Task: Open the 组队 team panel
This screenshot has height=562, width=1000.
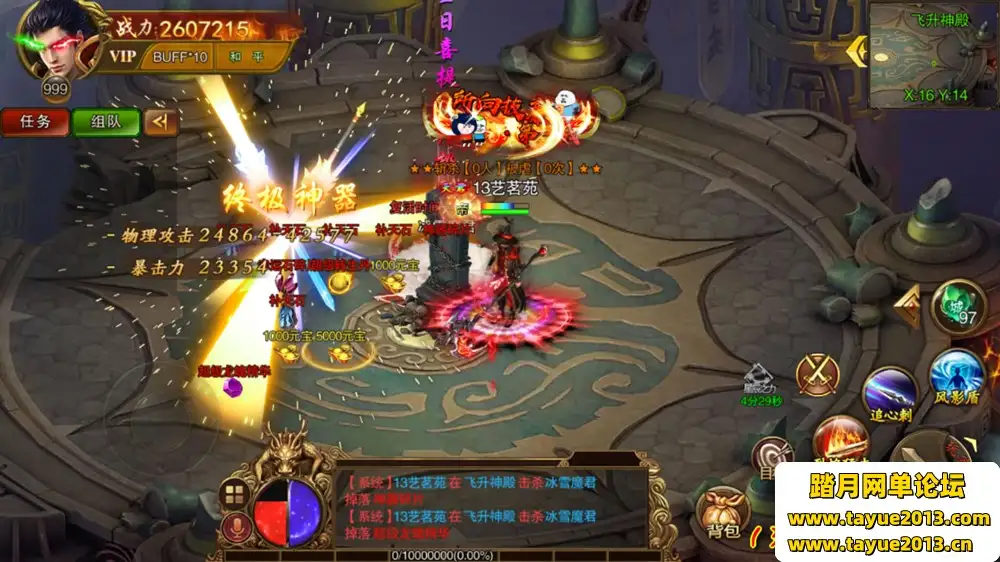Action: 105,122
